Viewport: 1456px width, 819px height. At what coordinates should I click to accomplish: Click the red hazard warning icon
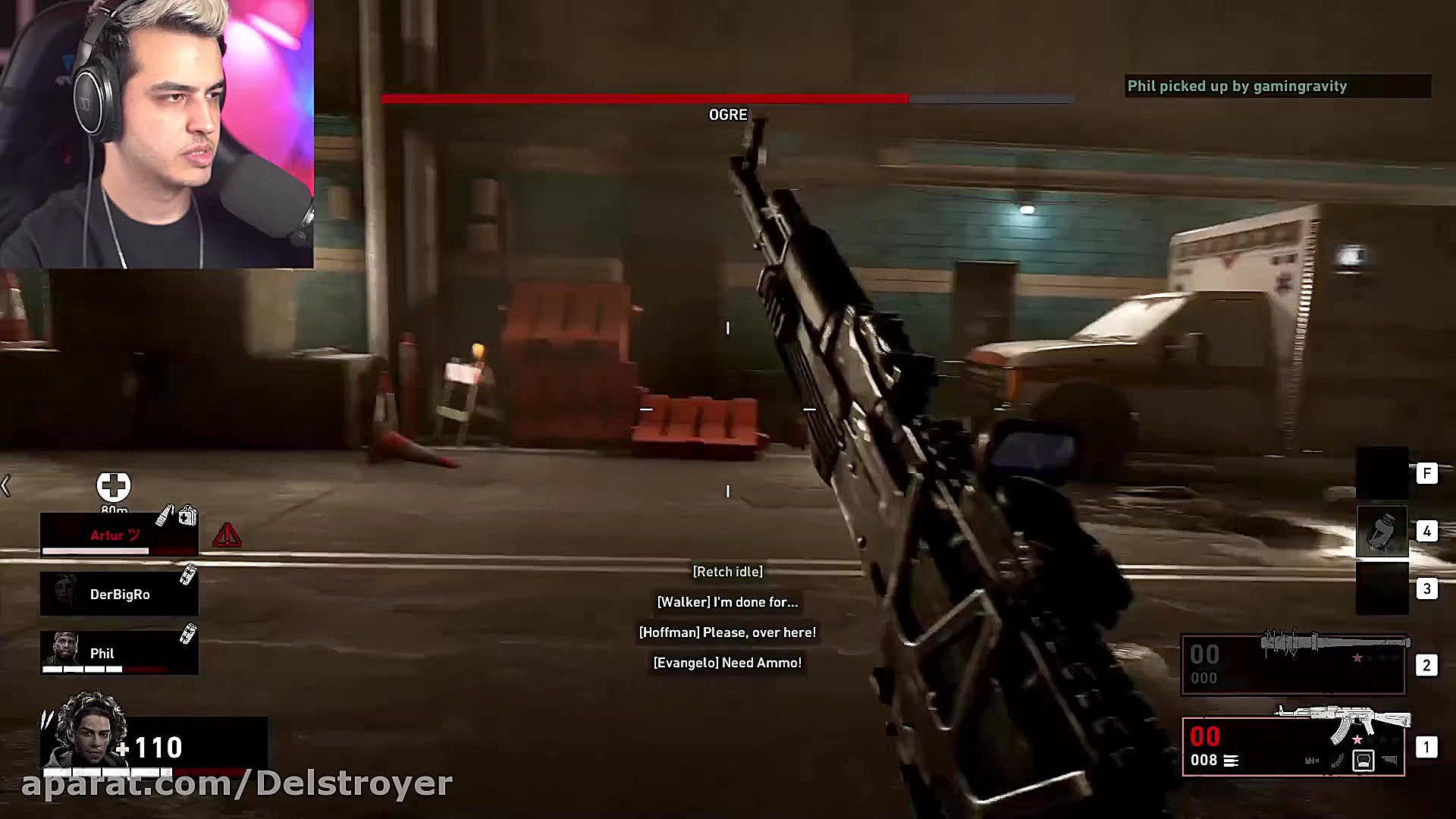[x=227, y=536]
